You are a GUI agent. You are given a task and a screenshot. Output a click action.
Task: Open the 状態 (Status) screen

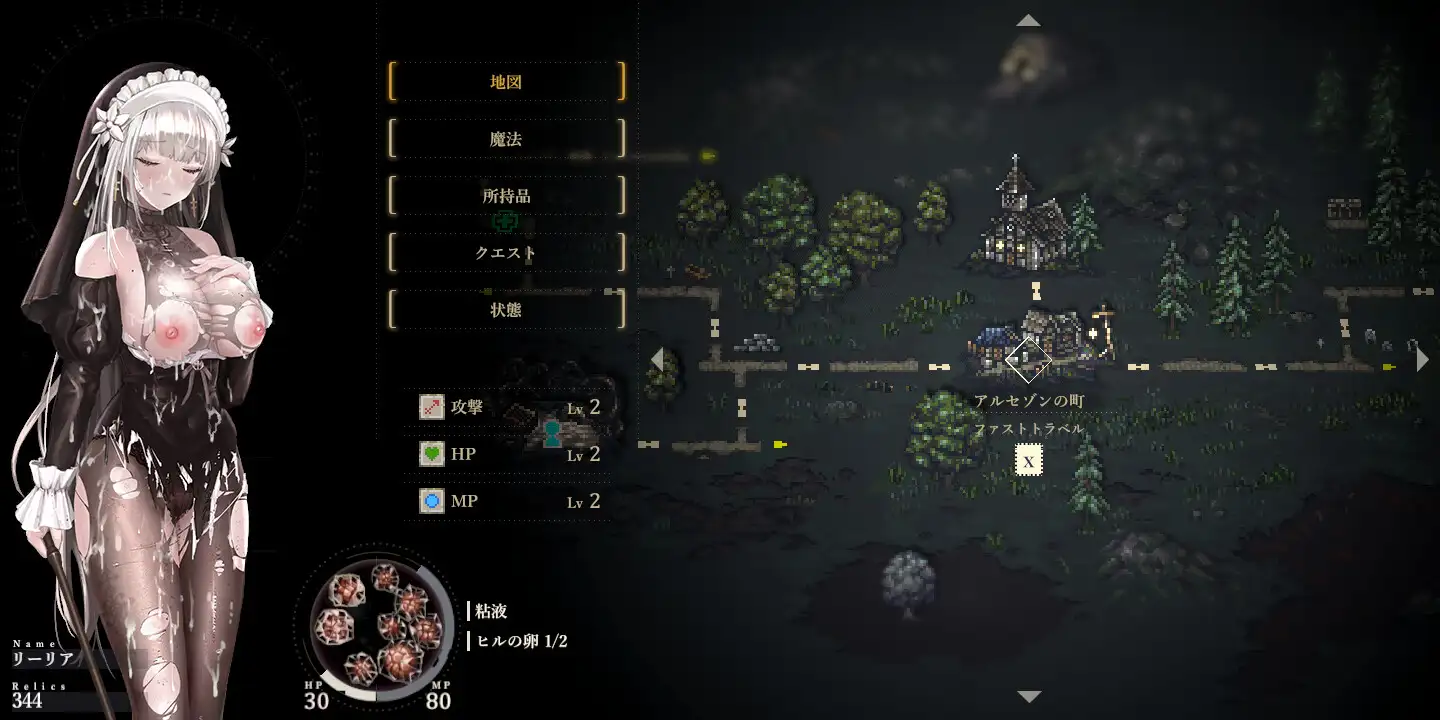[x=506, y=310]
